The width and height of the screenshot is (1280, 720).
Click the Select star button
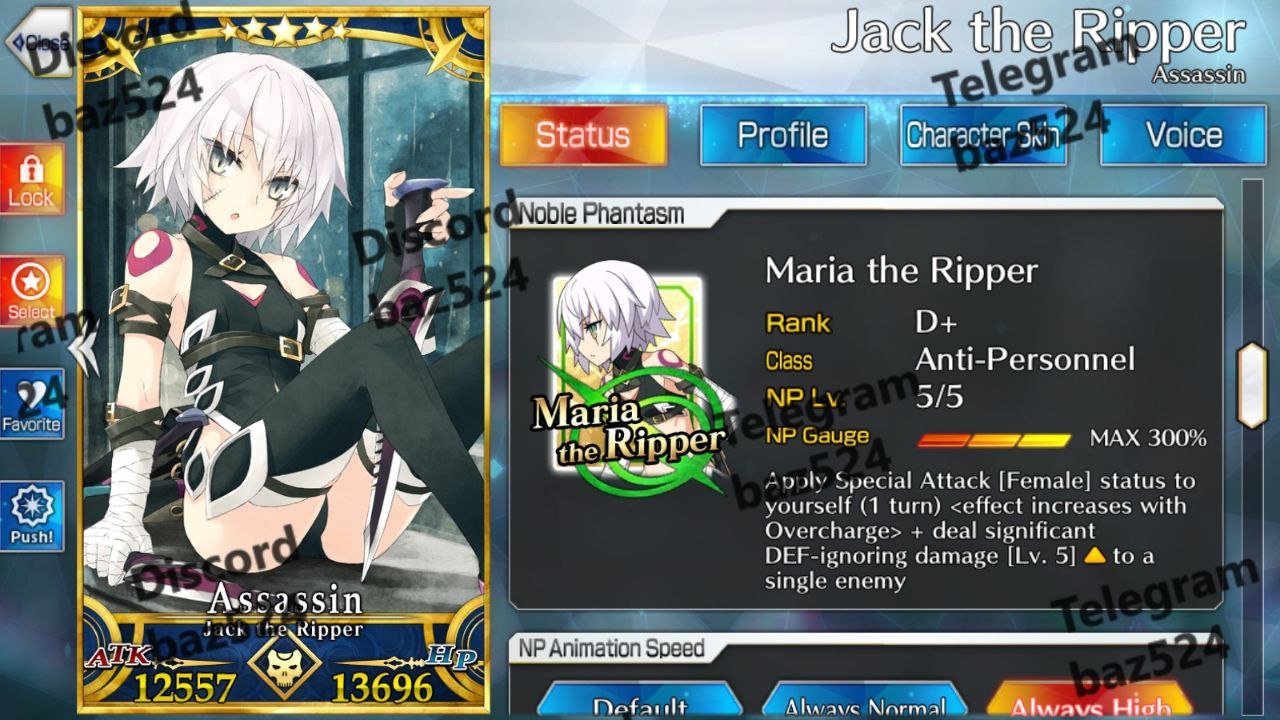pyautogui.click(x=32, y=291)
